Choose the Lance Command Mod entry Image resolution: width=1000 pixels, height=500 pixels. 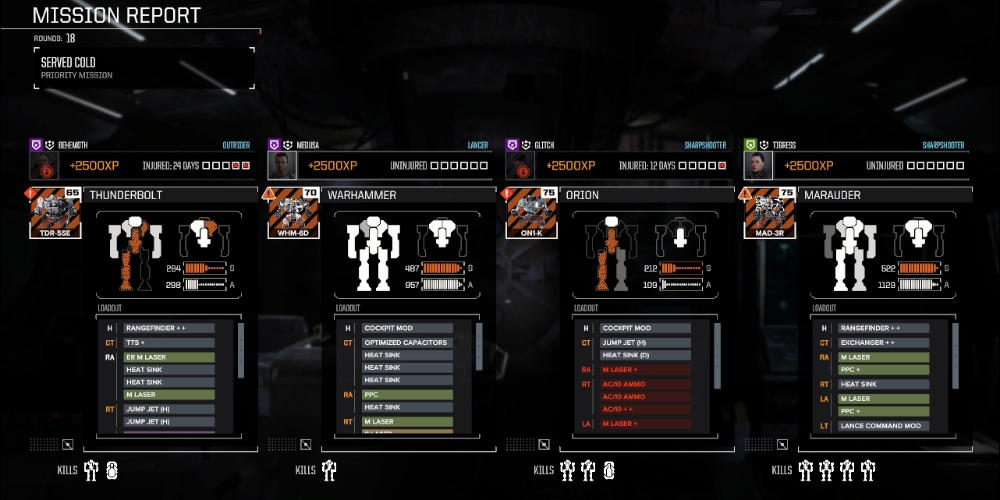point(883,425)
